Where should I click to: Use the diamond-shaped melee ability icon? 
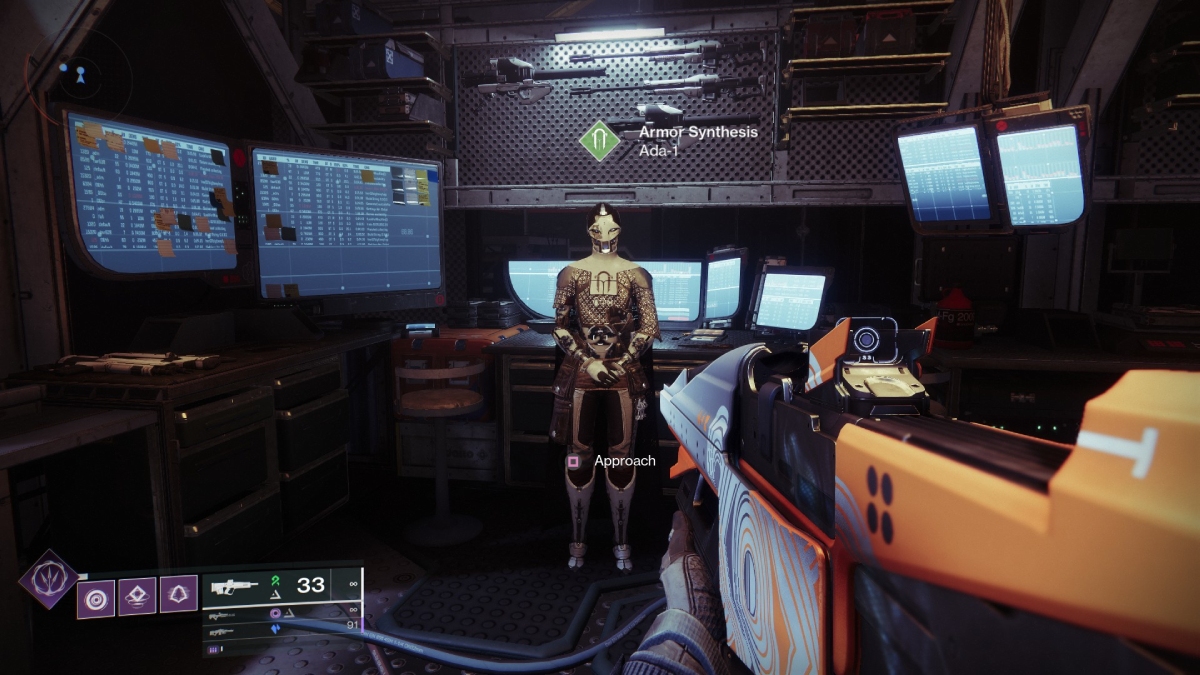(138, 598)
